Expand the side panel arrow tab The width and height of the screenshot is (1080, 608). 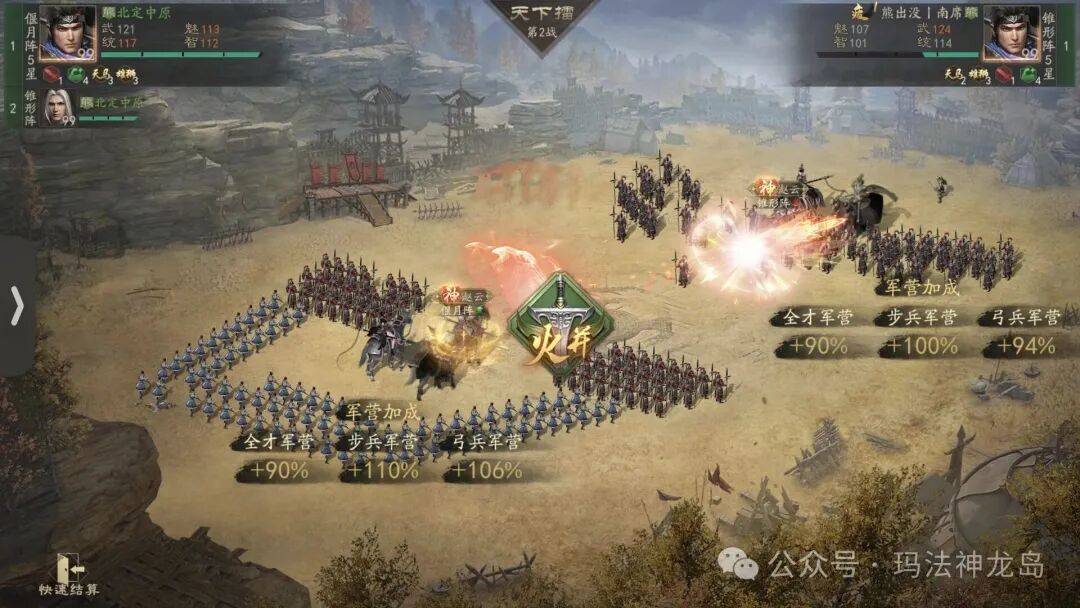coord(17,306)
